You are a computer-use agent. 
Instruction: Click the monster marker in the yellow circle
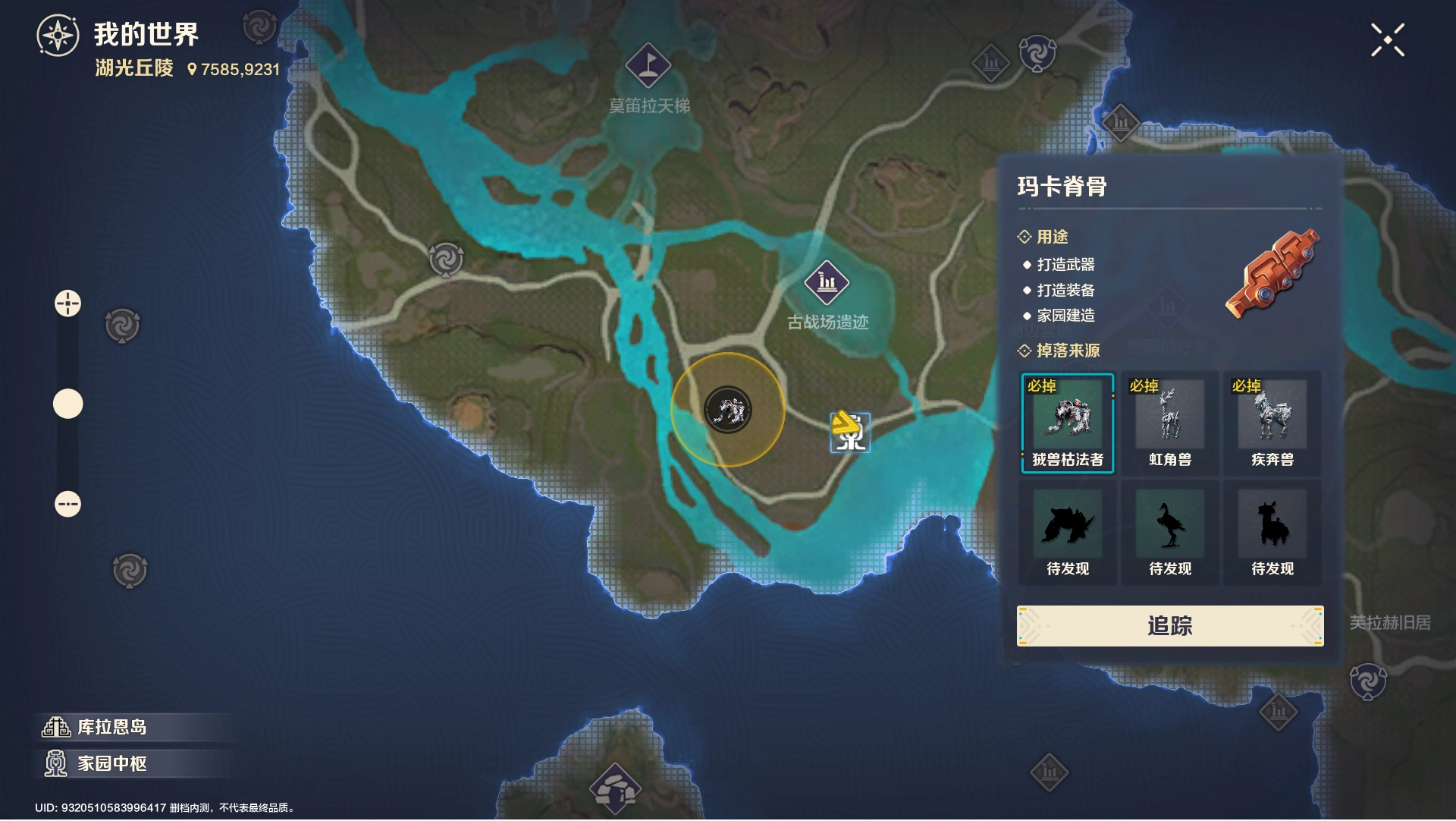(x=728, y=410)
